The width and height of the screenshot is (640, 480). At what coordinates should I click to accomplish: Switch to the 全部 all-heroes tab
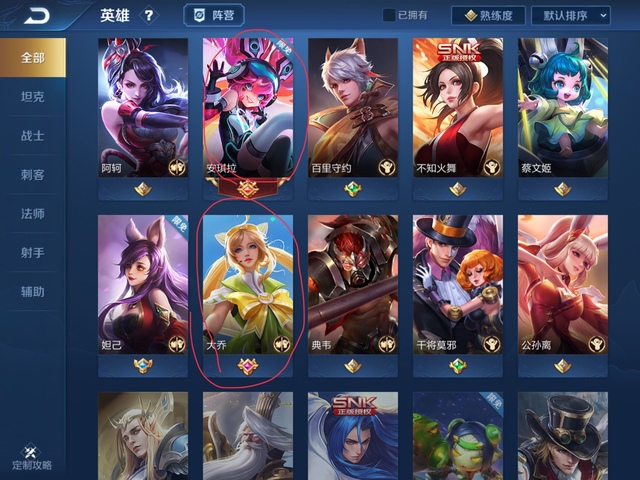(33, 57)
